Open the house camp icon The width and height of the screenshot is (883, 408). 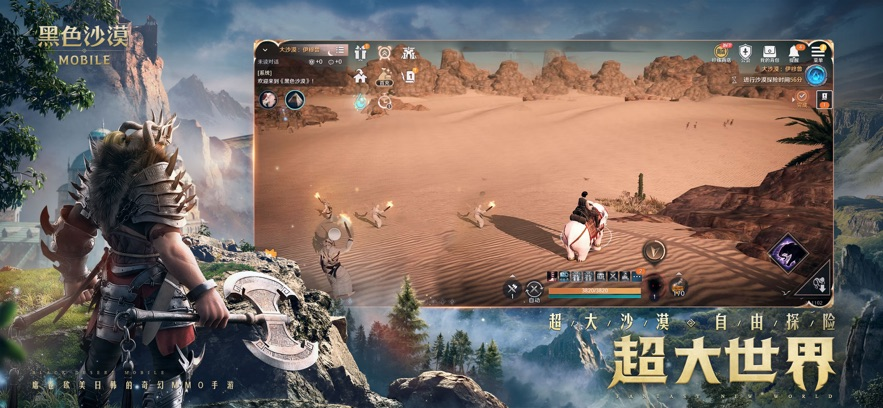click(x=360, y=76)
